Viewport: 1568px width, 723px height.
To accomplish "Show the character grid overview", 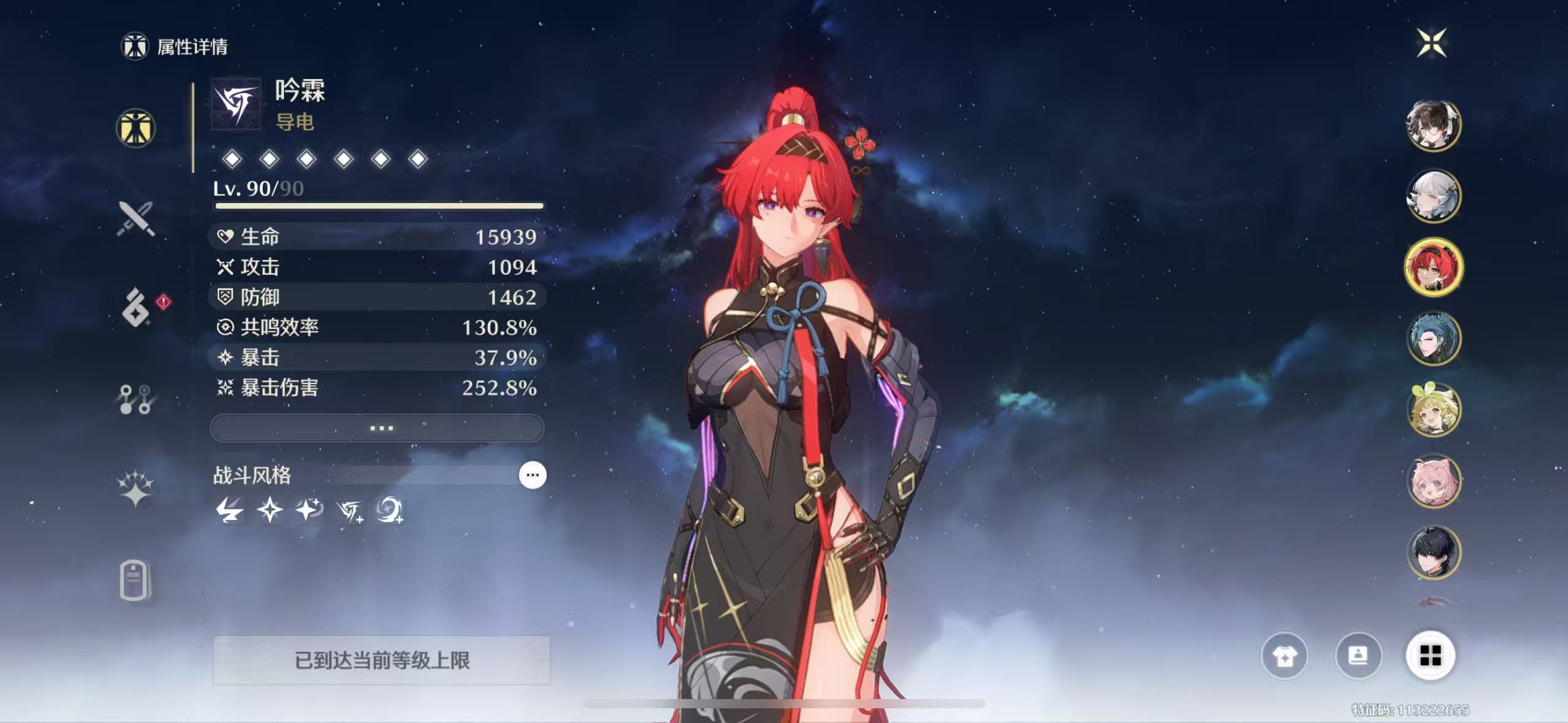I will (1430, 656).
